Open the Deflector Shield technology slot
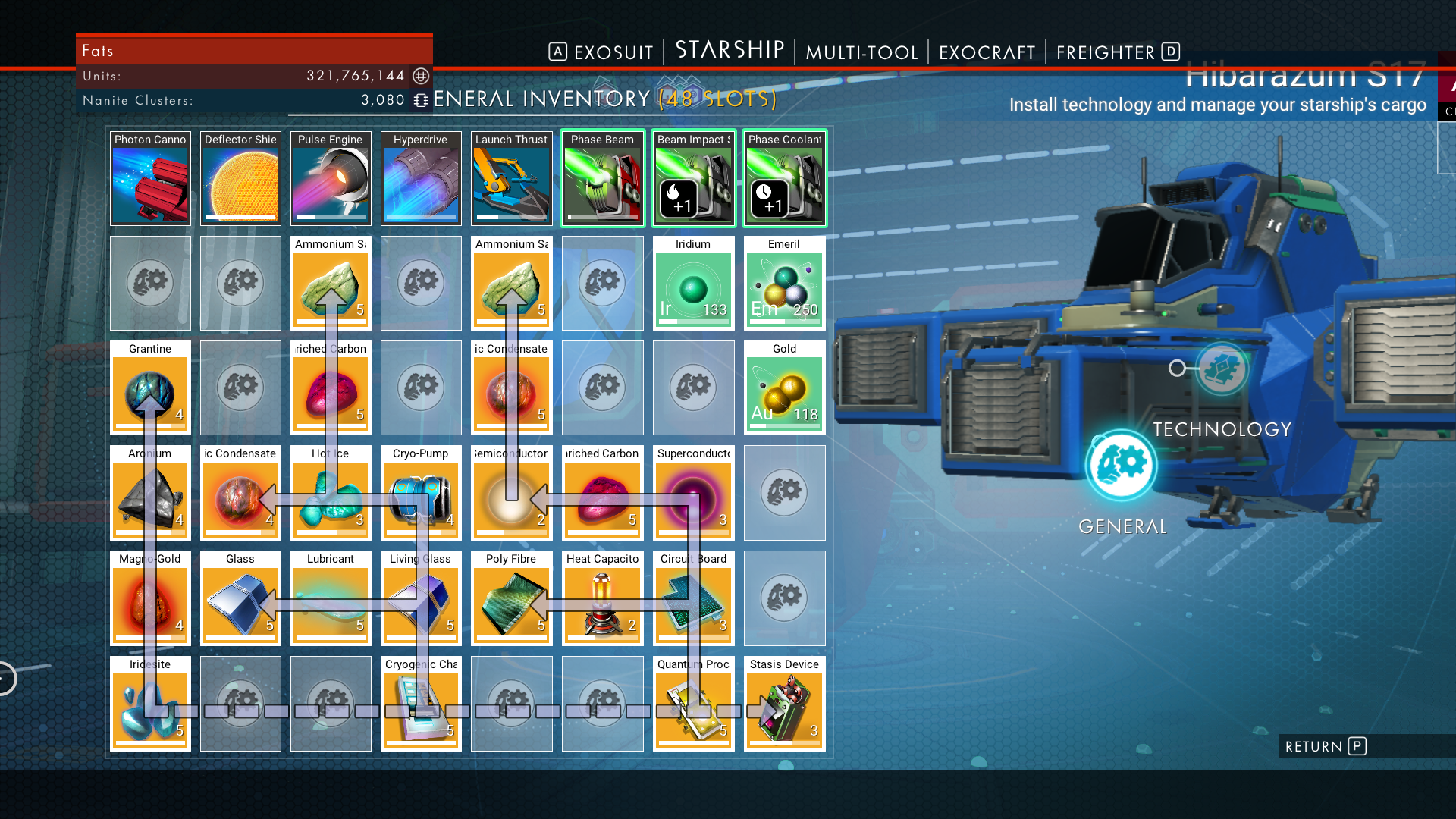 click(x=240, y=178)
